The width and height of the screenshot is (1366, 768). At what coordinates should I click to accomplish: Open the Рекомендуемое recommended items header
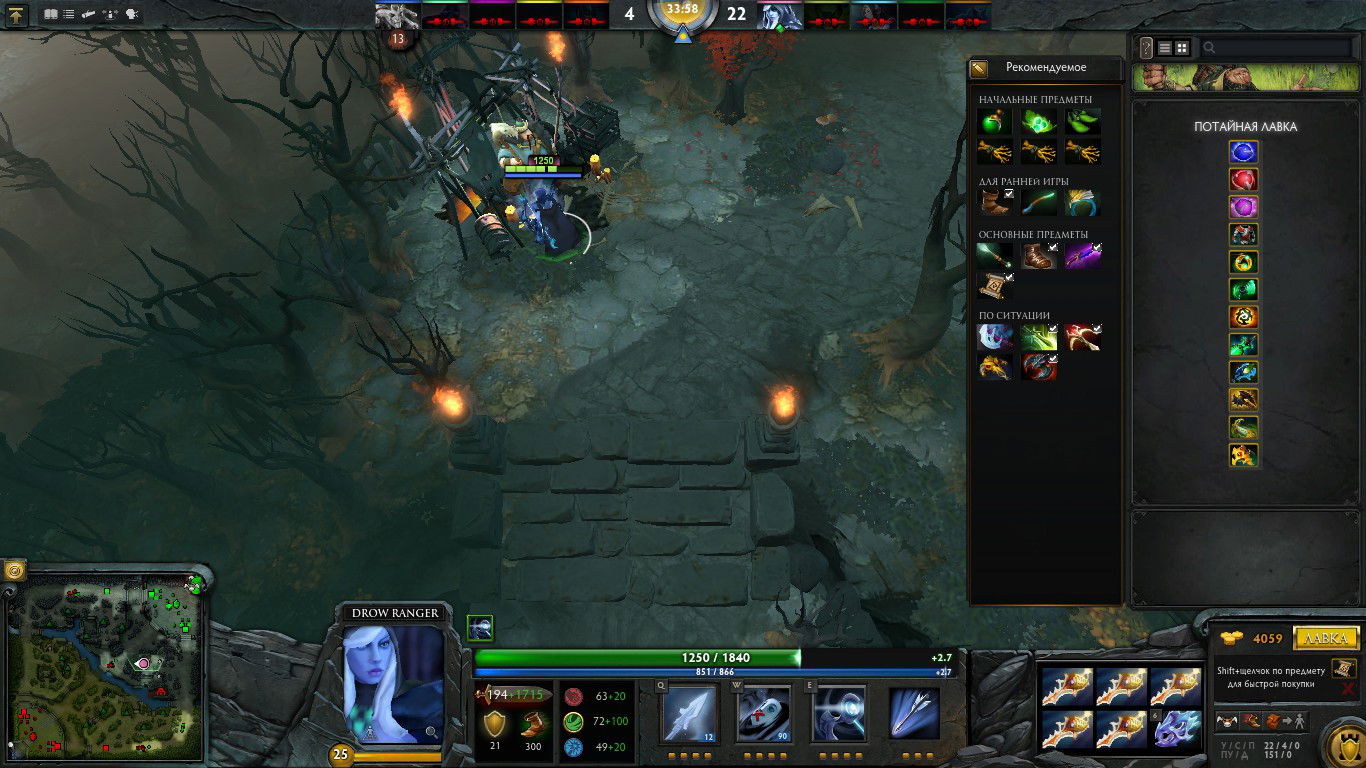1045,68
